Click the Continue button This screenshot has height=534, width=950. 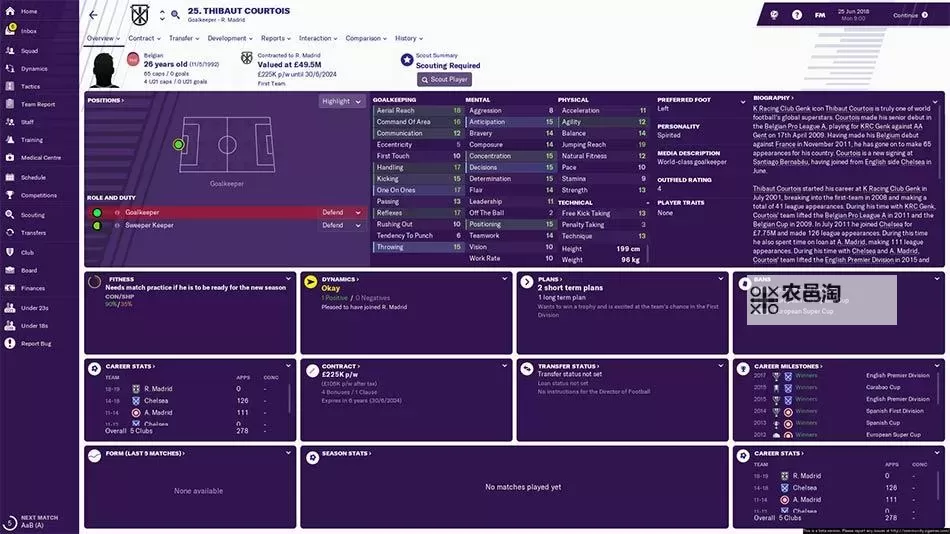pyautogui.click(x=909, y=15)
